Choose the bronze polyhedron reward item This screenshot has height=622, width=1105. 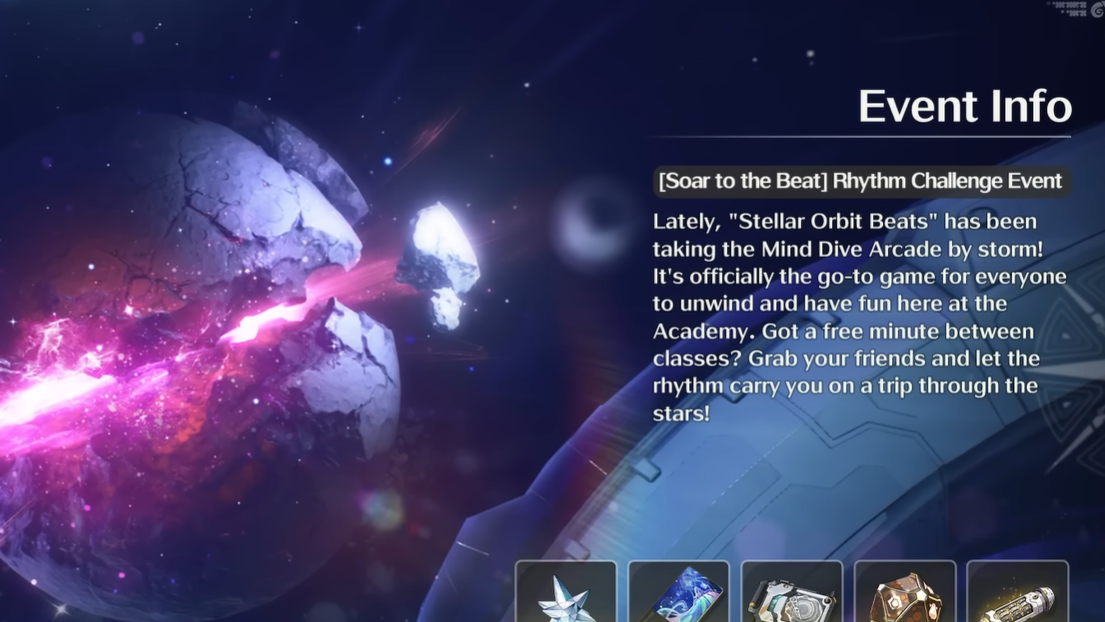[x=905, y=595]
